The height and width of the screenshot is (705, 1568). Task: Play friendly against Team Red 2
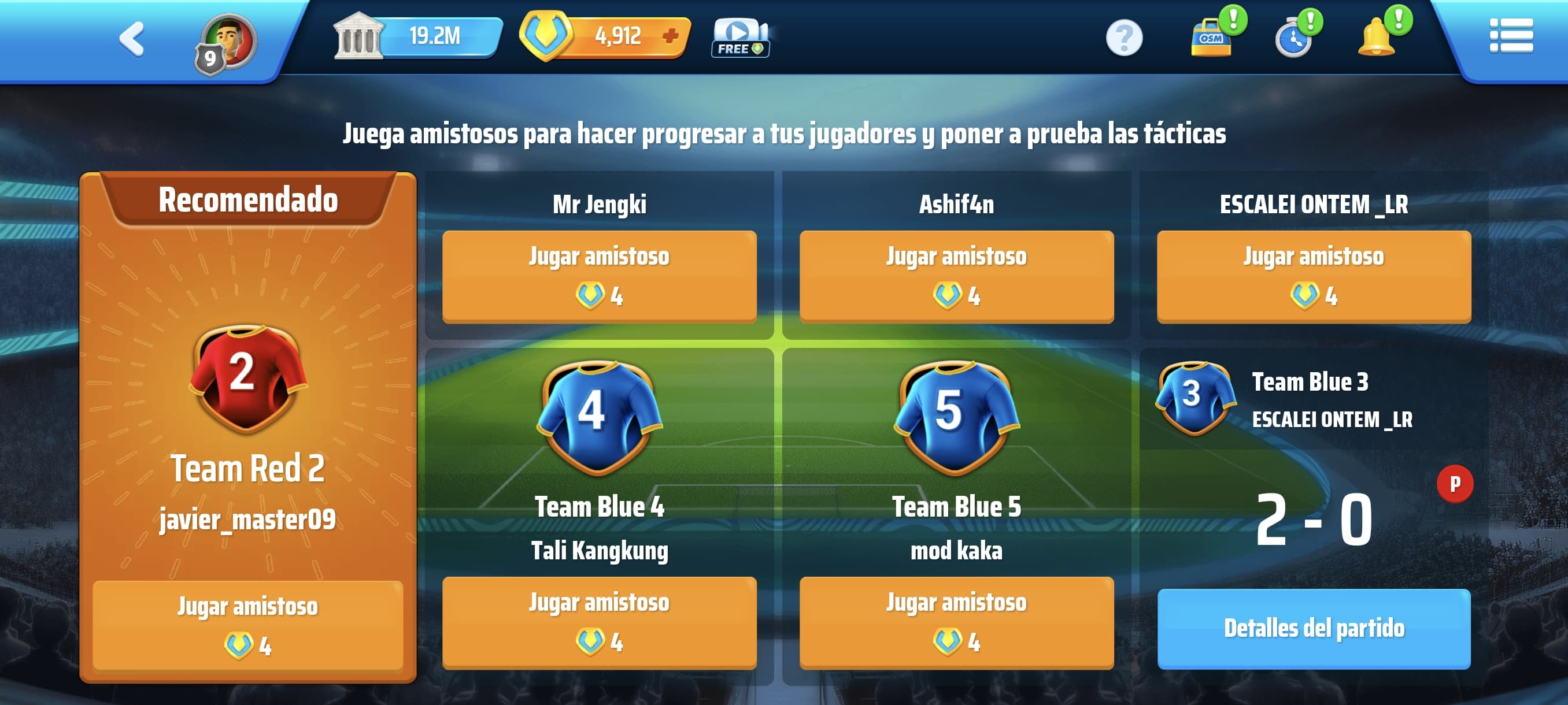[247, 625]
